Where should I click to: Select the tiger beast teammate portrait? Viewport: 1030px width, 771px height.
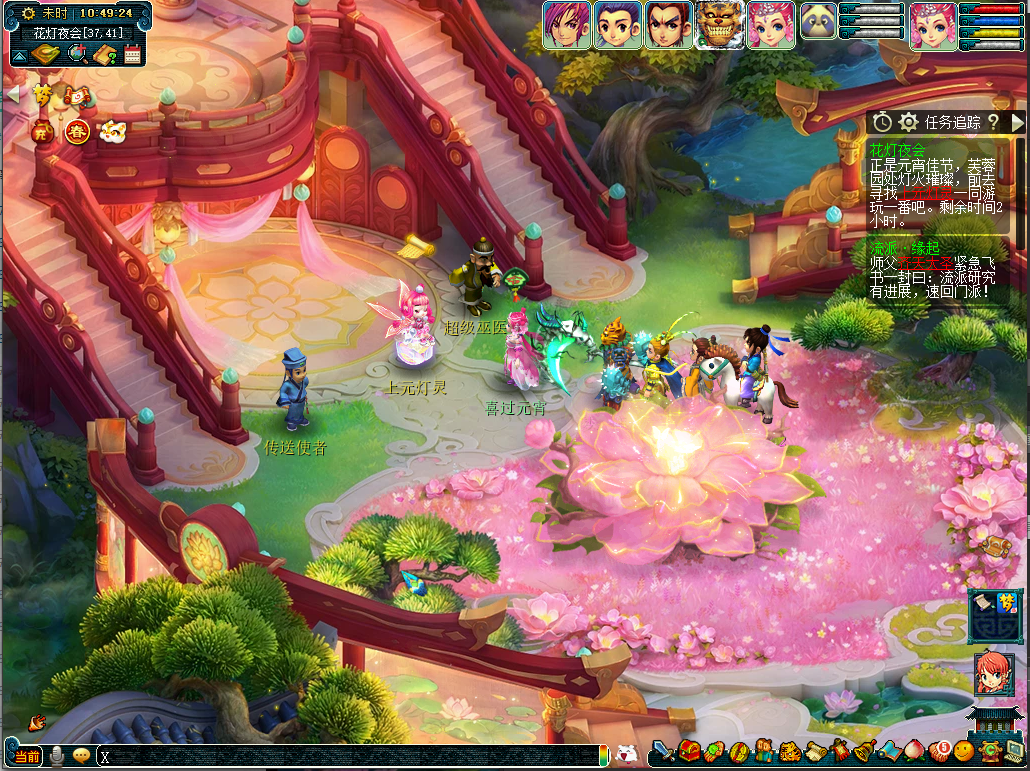pos(719,25)
